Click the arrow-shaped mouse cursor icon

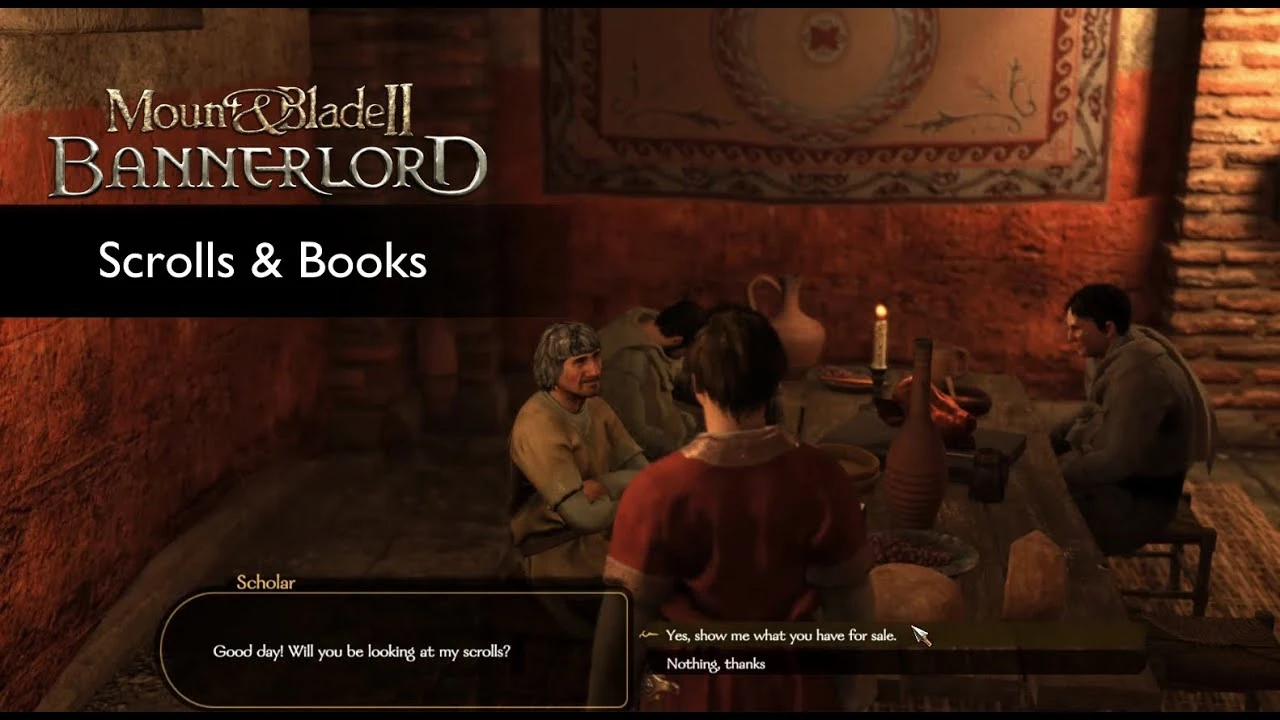920,636
